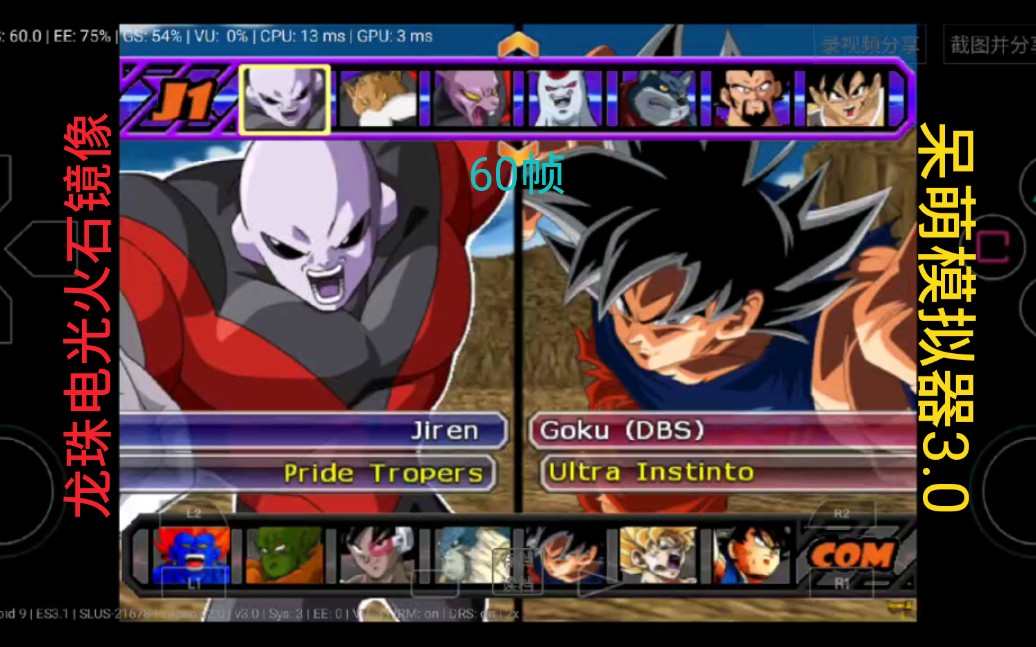Toggle the orange COM player button
This screenshot has height=647, width=1036.
click(x=850, y=555)
